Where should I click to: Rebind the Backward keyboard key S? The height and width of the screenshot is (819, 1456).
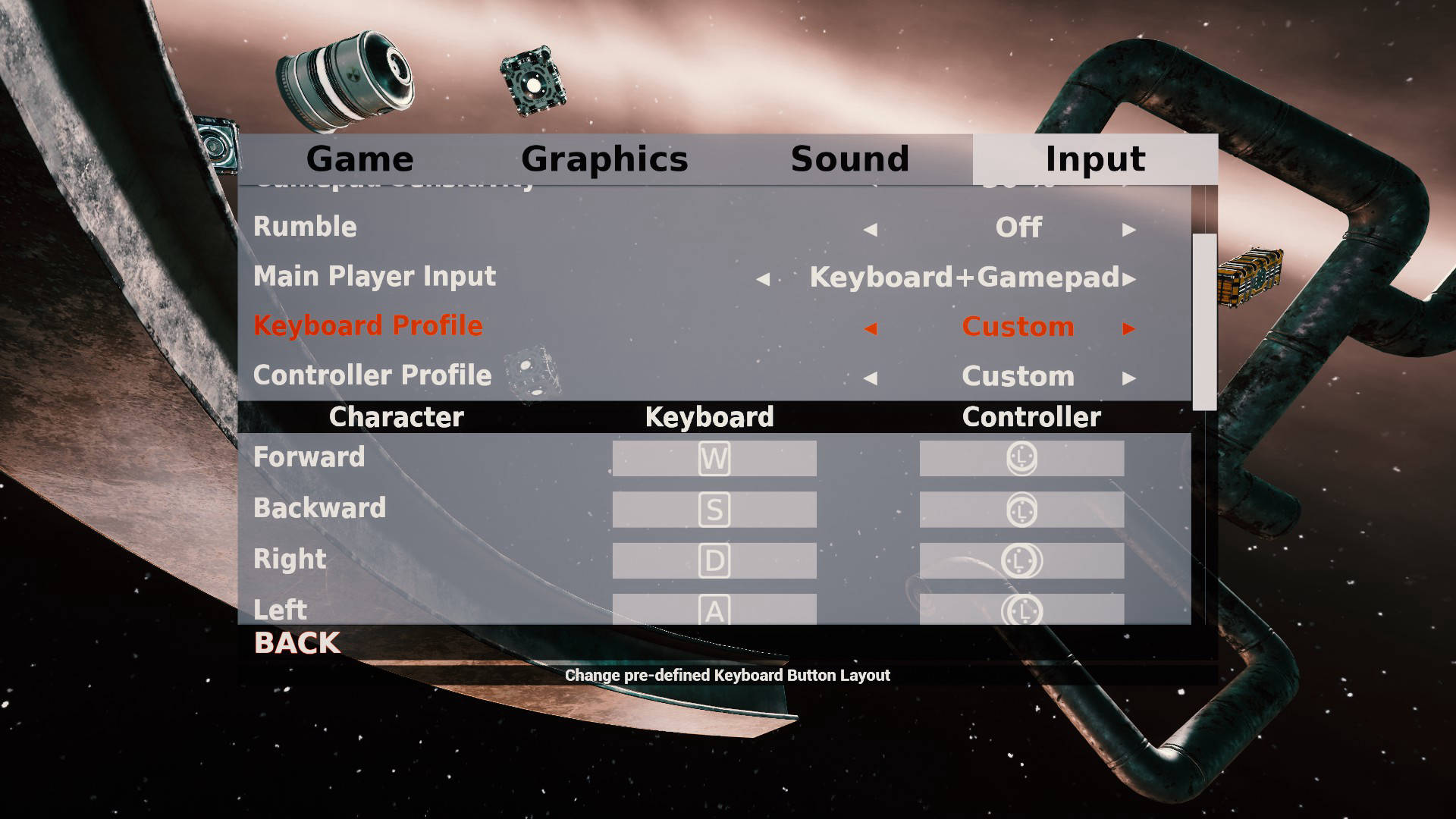(714, 510)
